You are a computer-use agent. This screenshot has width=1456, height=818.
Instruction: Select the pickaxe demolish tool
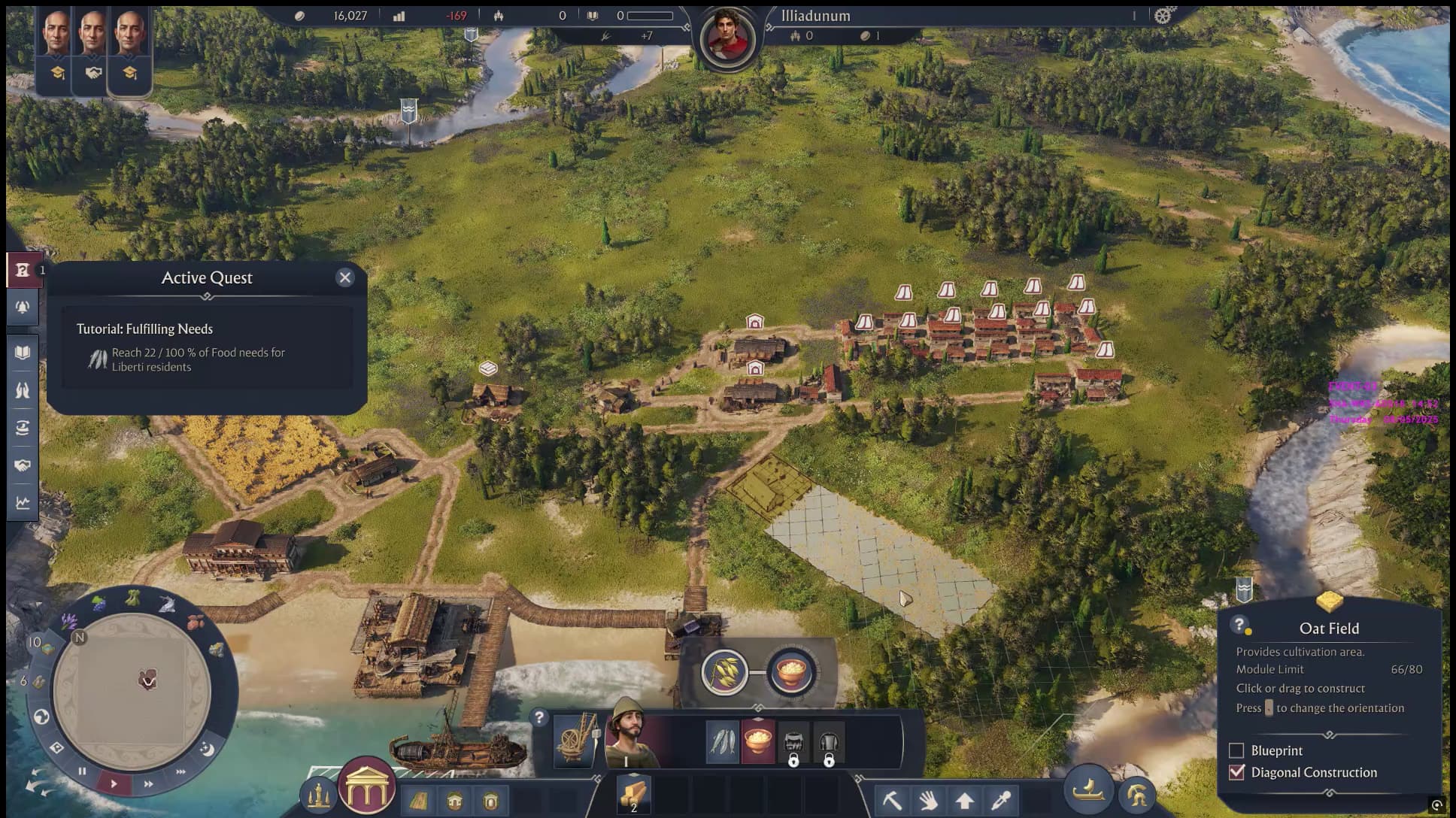(x=892, y=800)
